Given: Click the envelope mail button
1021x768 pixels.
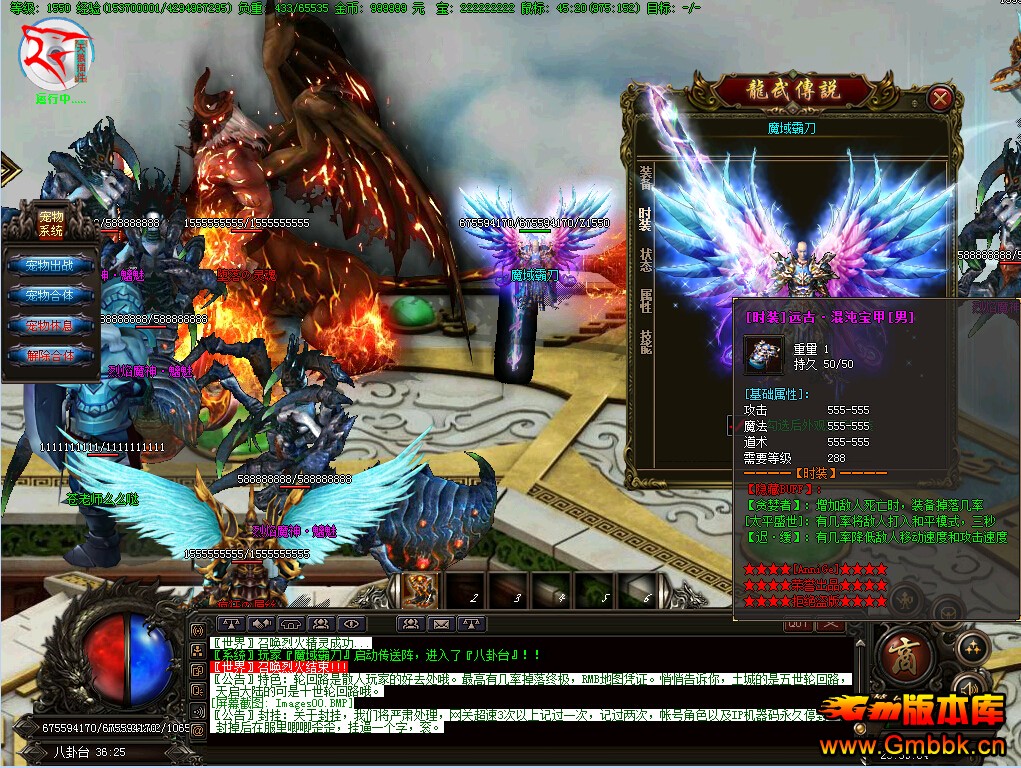Looking at the screenshot, I should click(440, 624).
